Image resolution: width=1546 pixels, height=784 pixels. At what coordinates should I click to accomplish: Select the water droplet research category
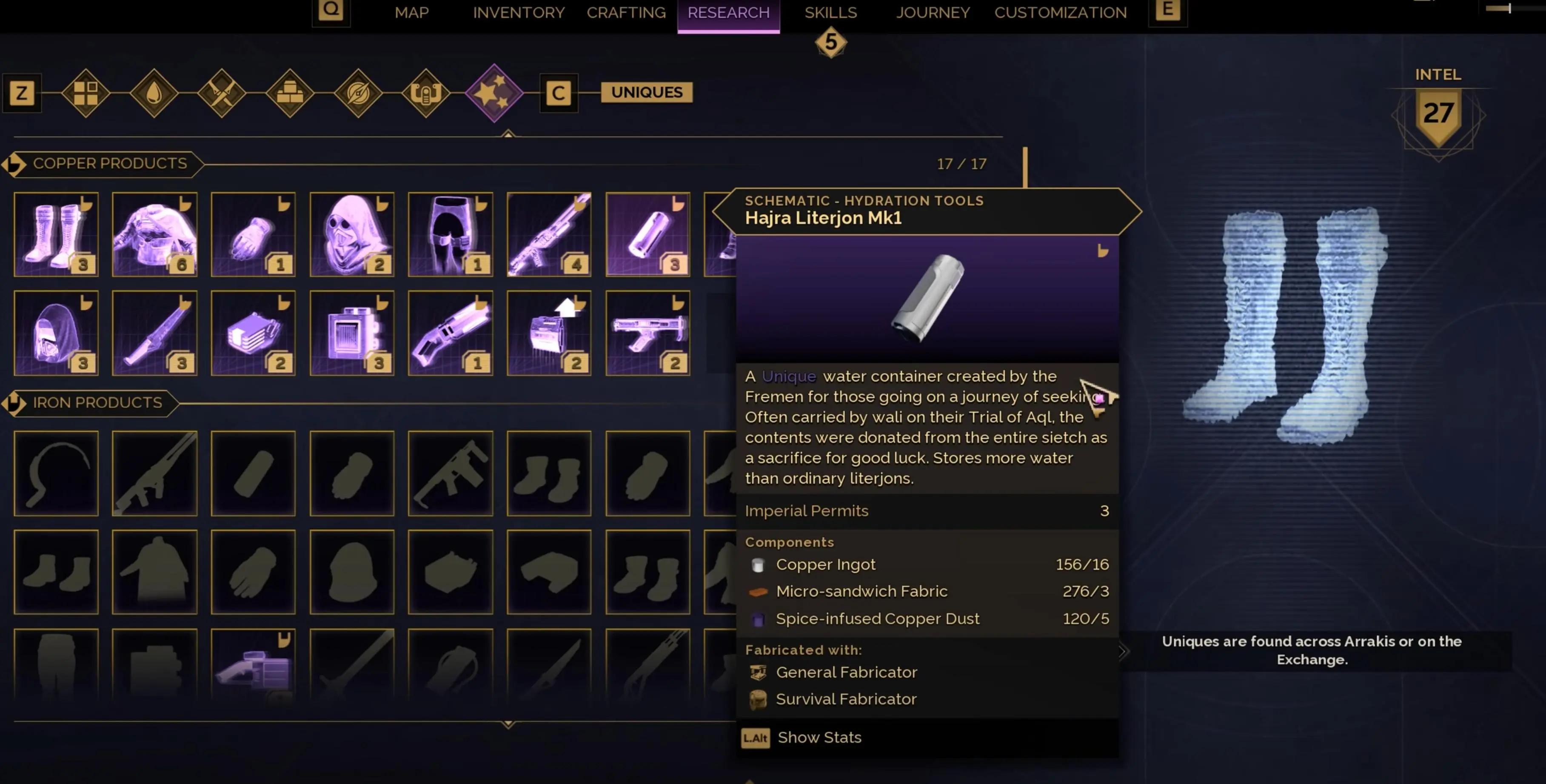(154, 93)
